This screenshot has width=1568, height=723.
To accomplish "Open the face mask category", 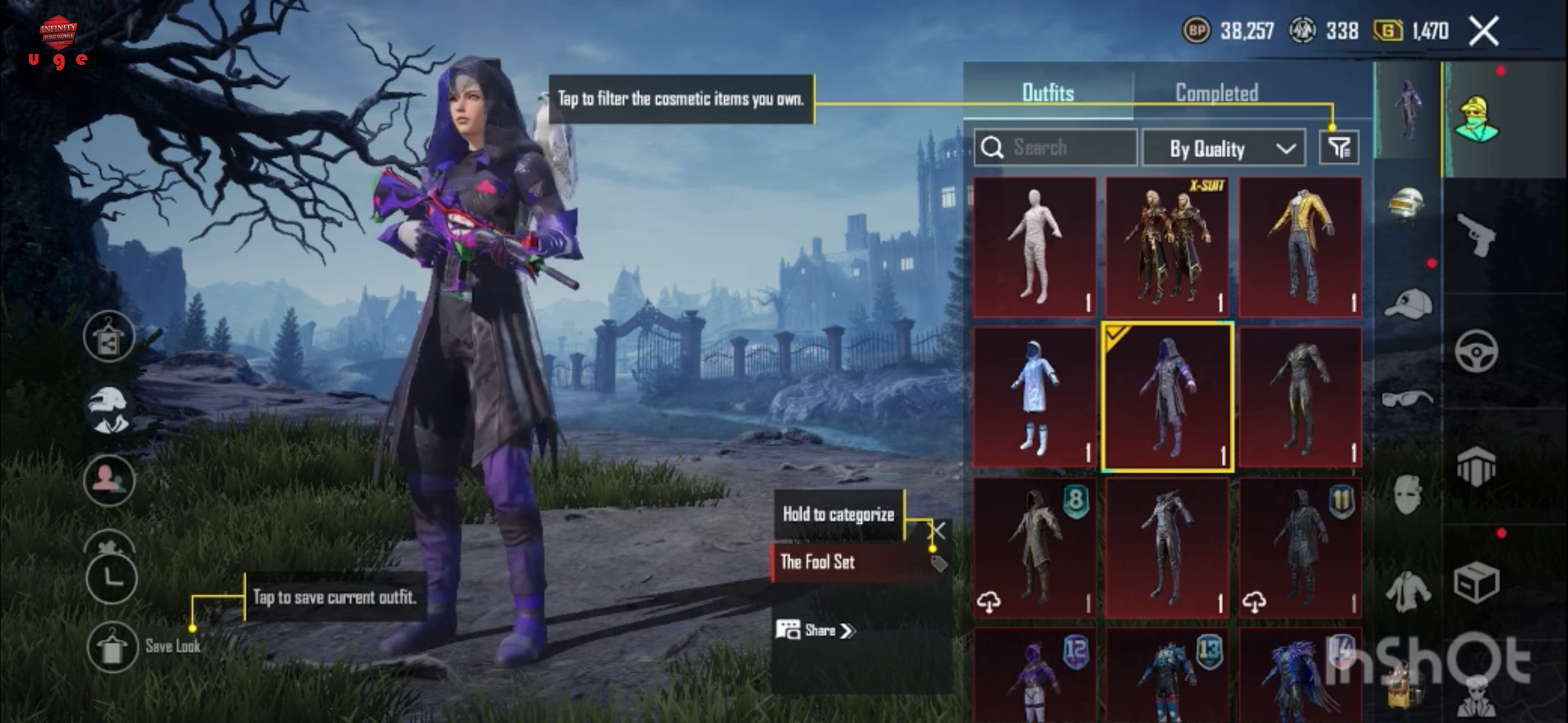I will pyautogui.click(x=1407, y=494).
